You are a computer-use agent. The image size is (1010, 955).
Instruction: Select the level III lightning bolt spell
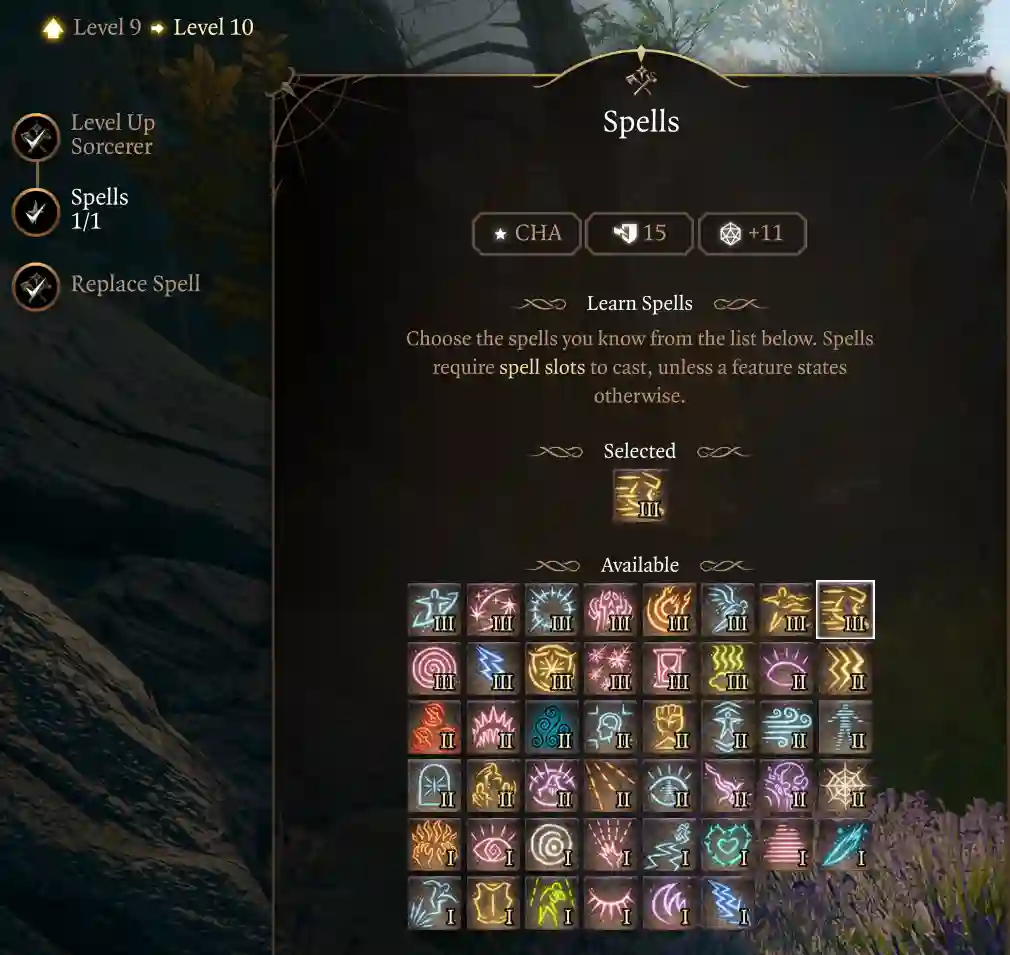click(x=493, y=669)
